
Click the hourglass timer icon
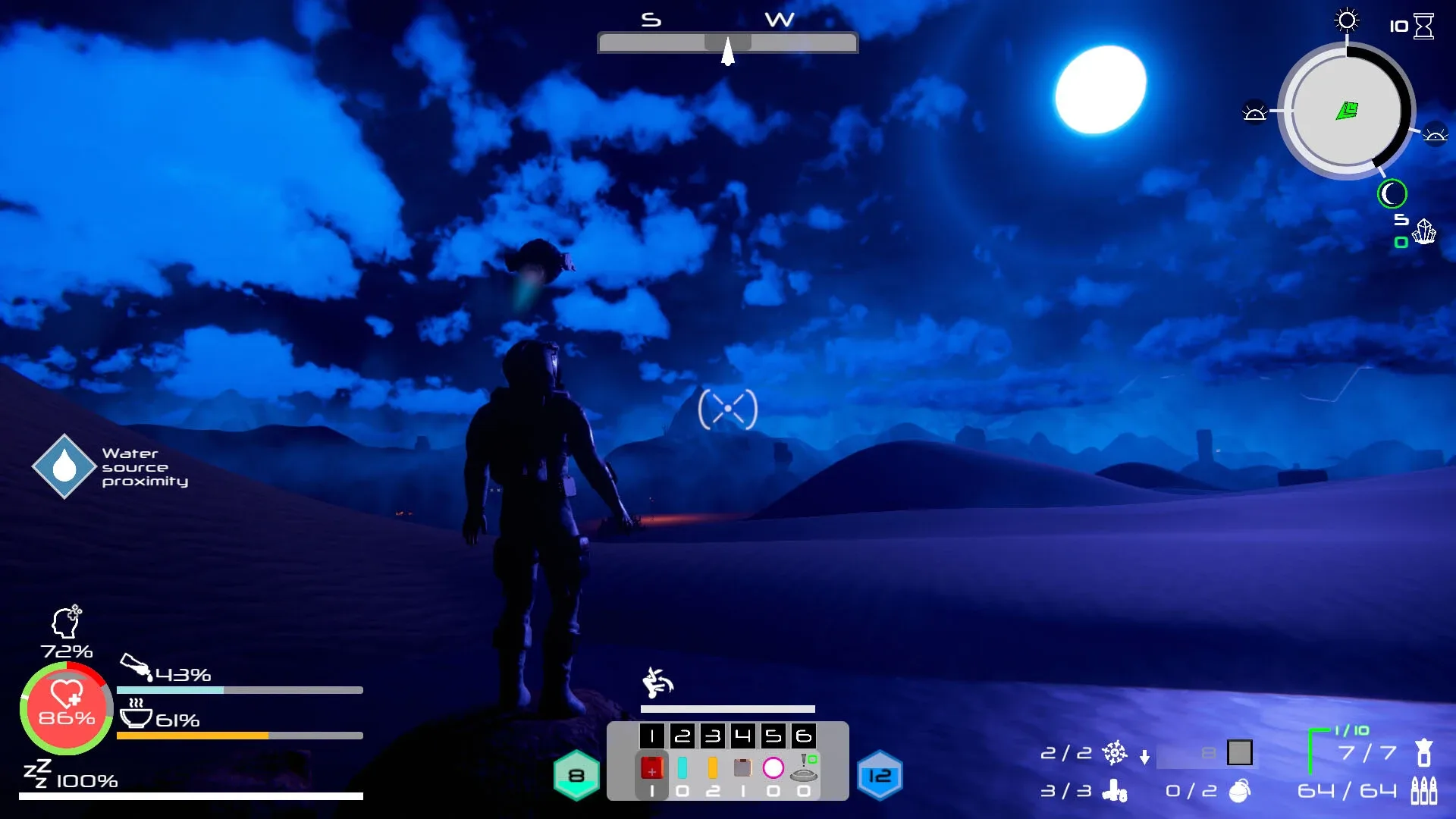pos(1424,27)
